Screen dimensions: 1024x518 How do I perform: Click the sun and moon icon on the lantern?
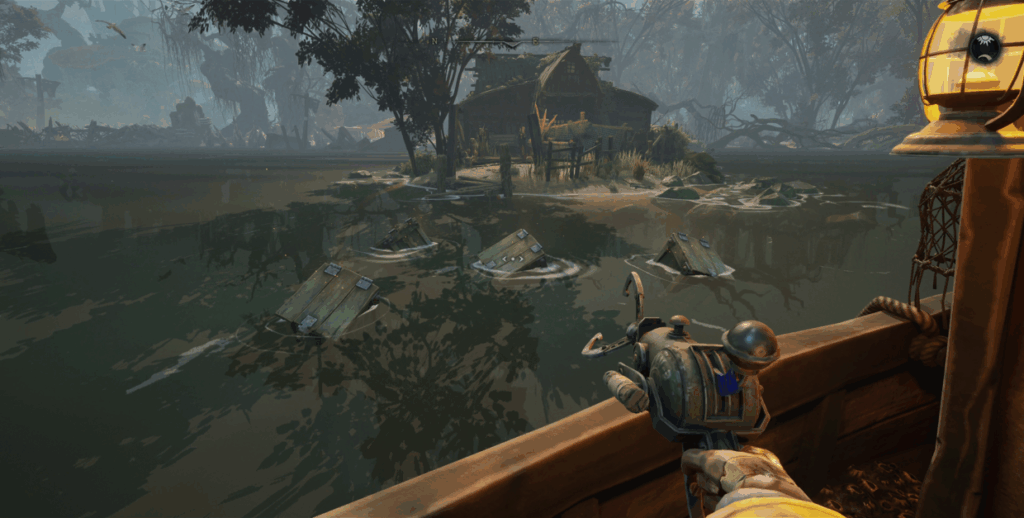coord(985,46)
